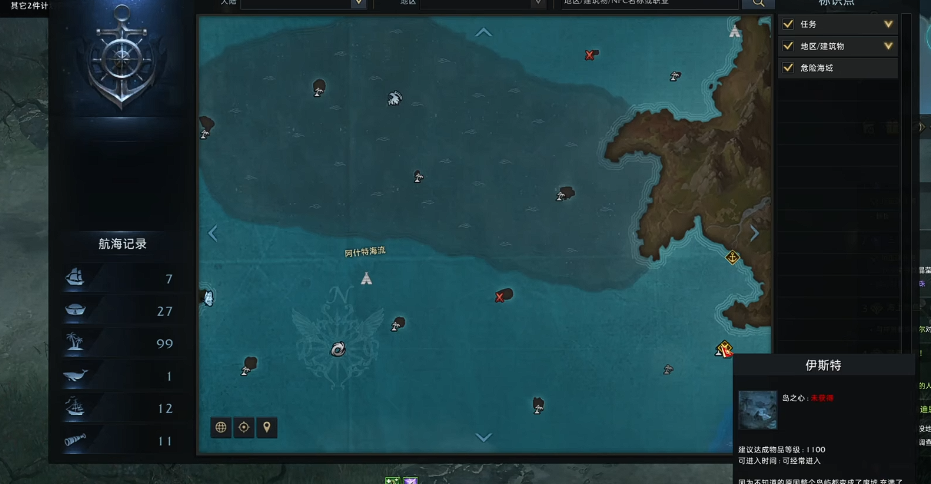
Task: Expand the 任务 filter arrow
Action: (x=888, y=24)
